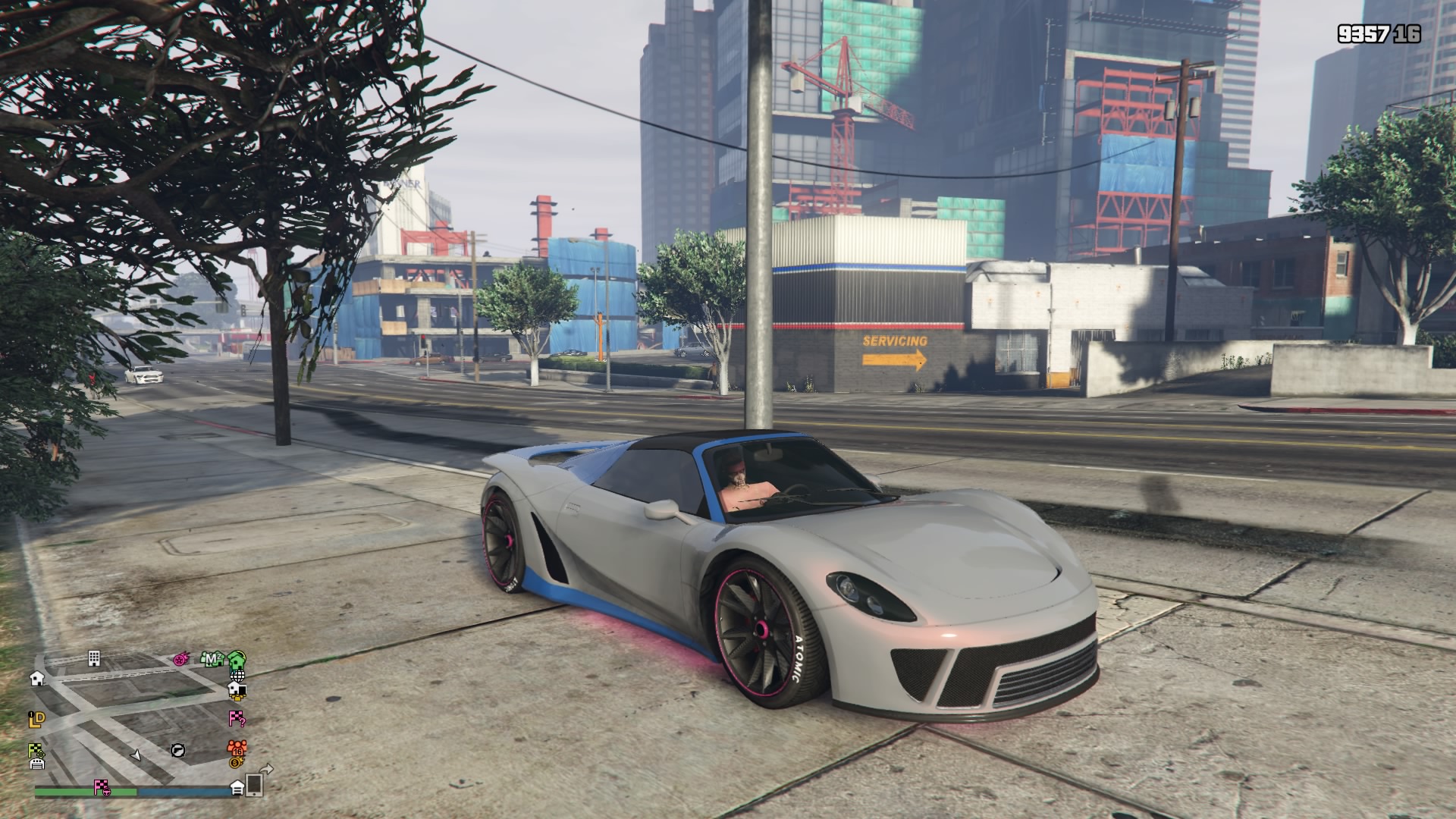
Task: Click the pink race flag with steering wheel
Action: point(102,787)
